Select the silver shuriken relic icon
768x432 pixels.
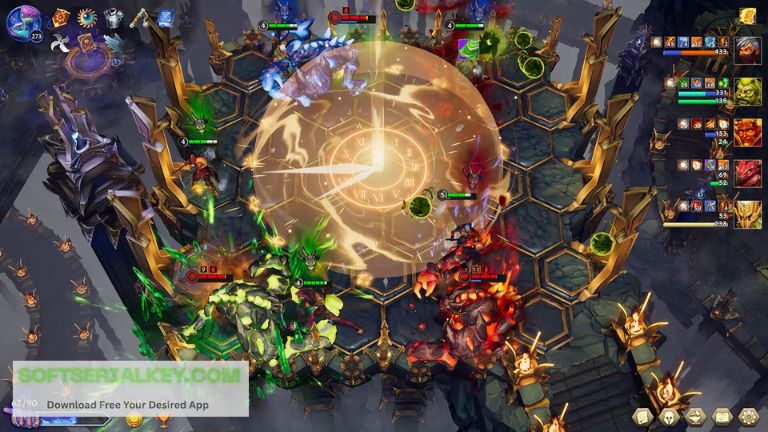pos(61,42)
